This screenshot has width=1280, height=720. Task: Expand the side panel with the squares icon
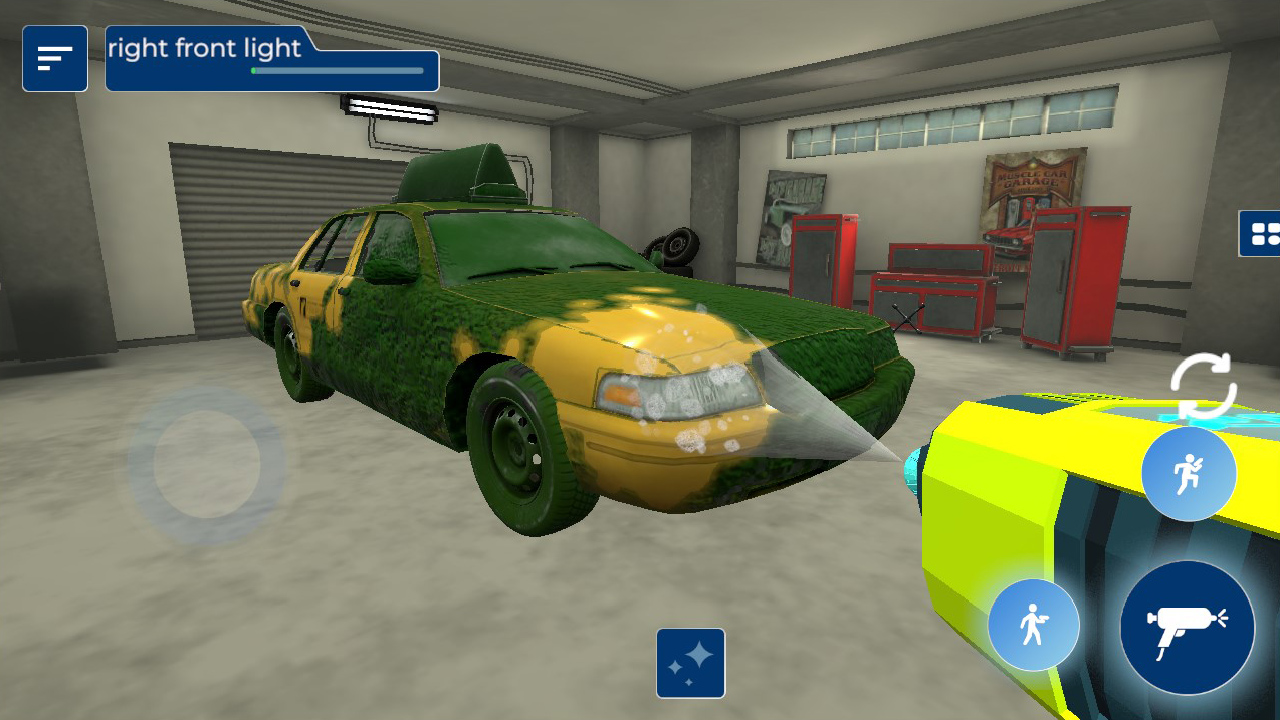tap(1268, 234)
